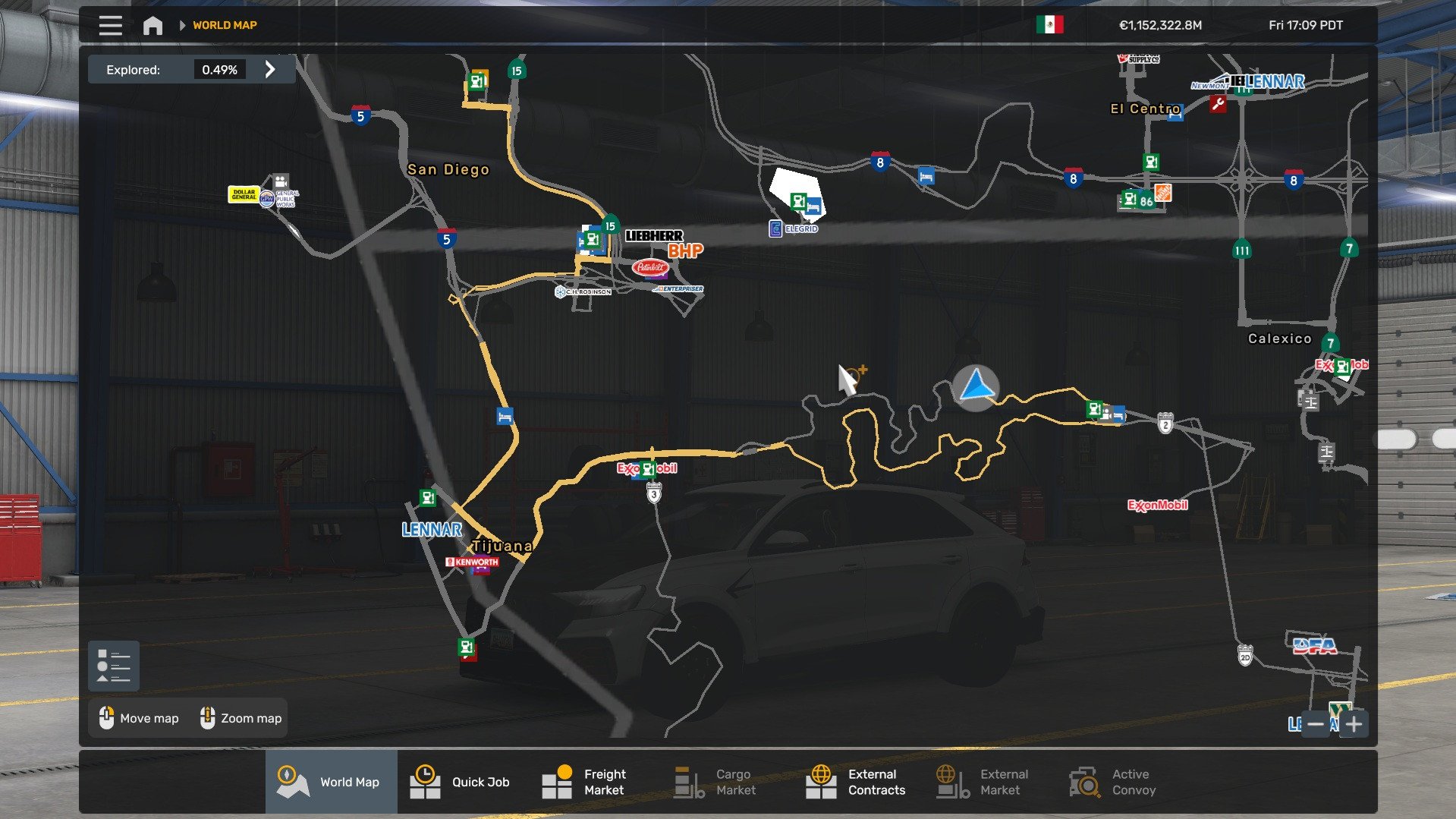
Task: Zoom in the map with plus button
Action: click(x=1354, y=724)
